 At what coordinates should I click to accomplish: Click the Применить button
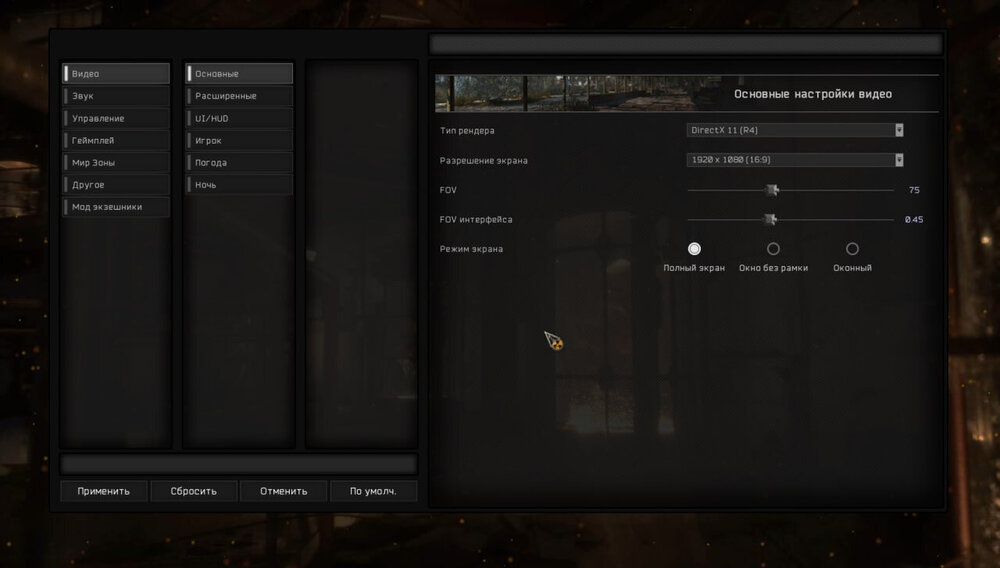pos(104,491)
